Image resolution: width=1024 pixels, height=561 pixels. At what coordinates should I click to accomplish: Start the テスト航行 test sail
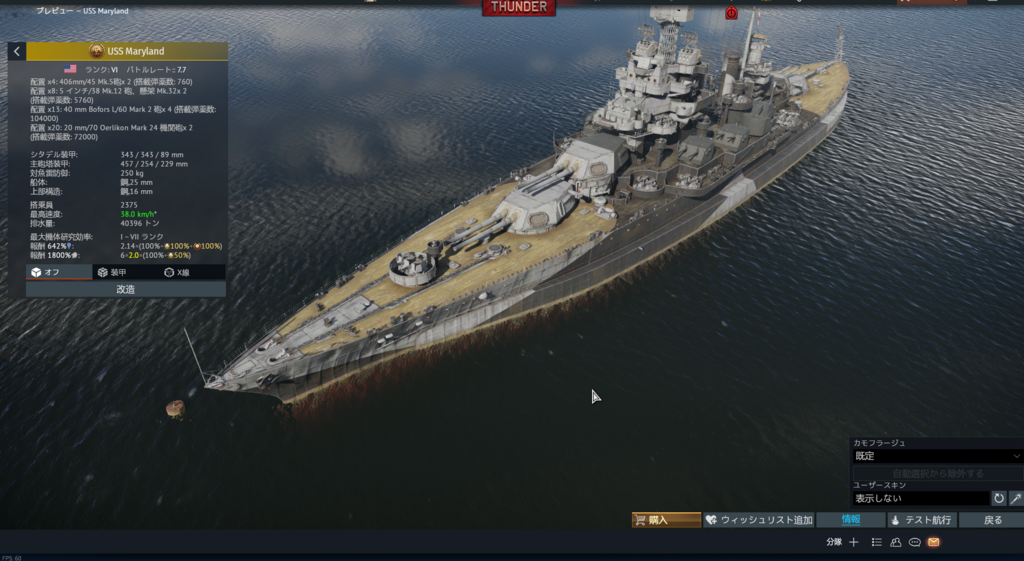pos(921,520)
